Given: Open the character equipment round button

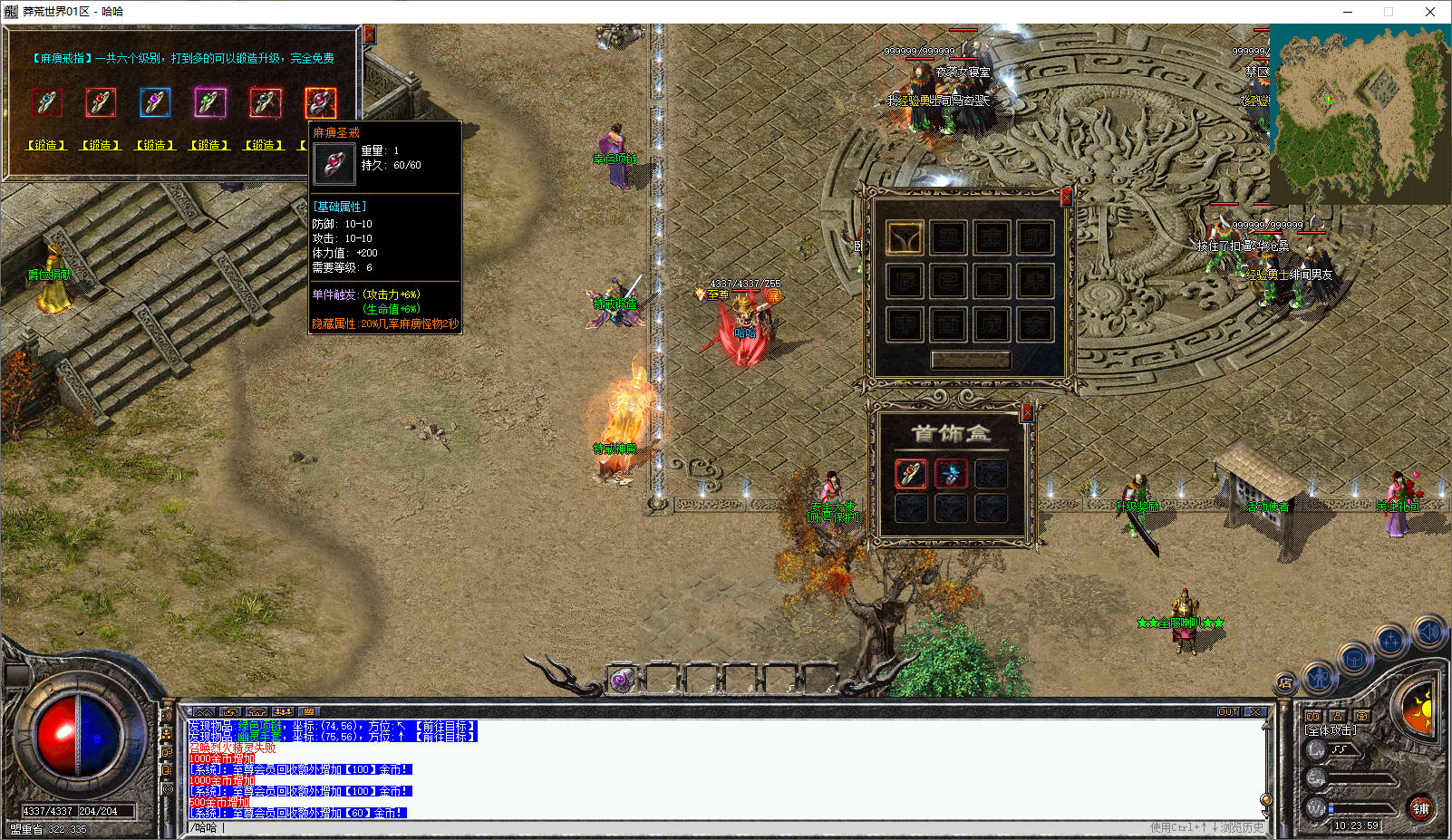Looking at the screenshot, I should pos(1320,676).
